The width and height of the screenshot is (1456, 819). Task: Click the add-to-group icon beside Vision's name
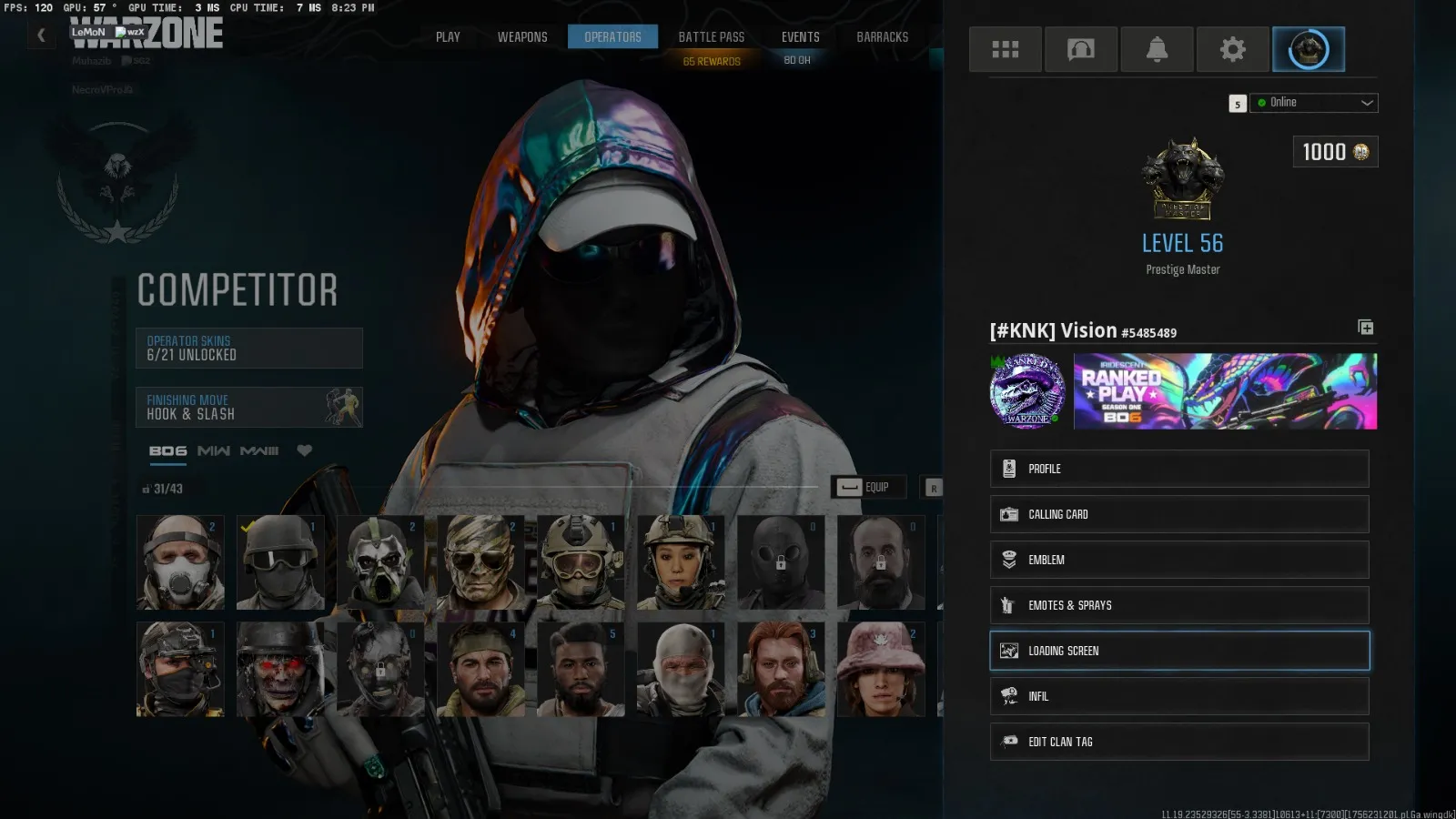click(1365, 328)
